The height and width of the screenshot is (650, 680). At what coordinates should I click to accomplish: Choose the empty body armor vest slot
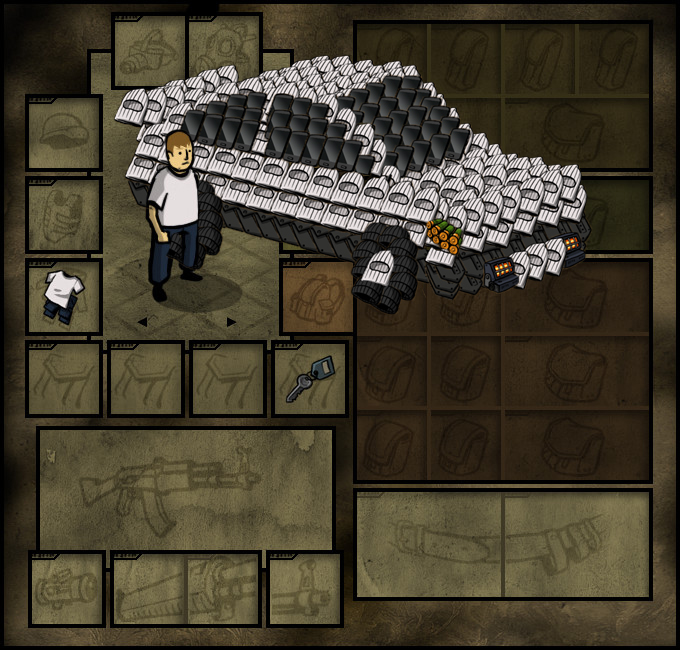64,215
